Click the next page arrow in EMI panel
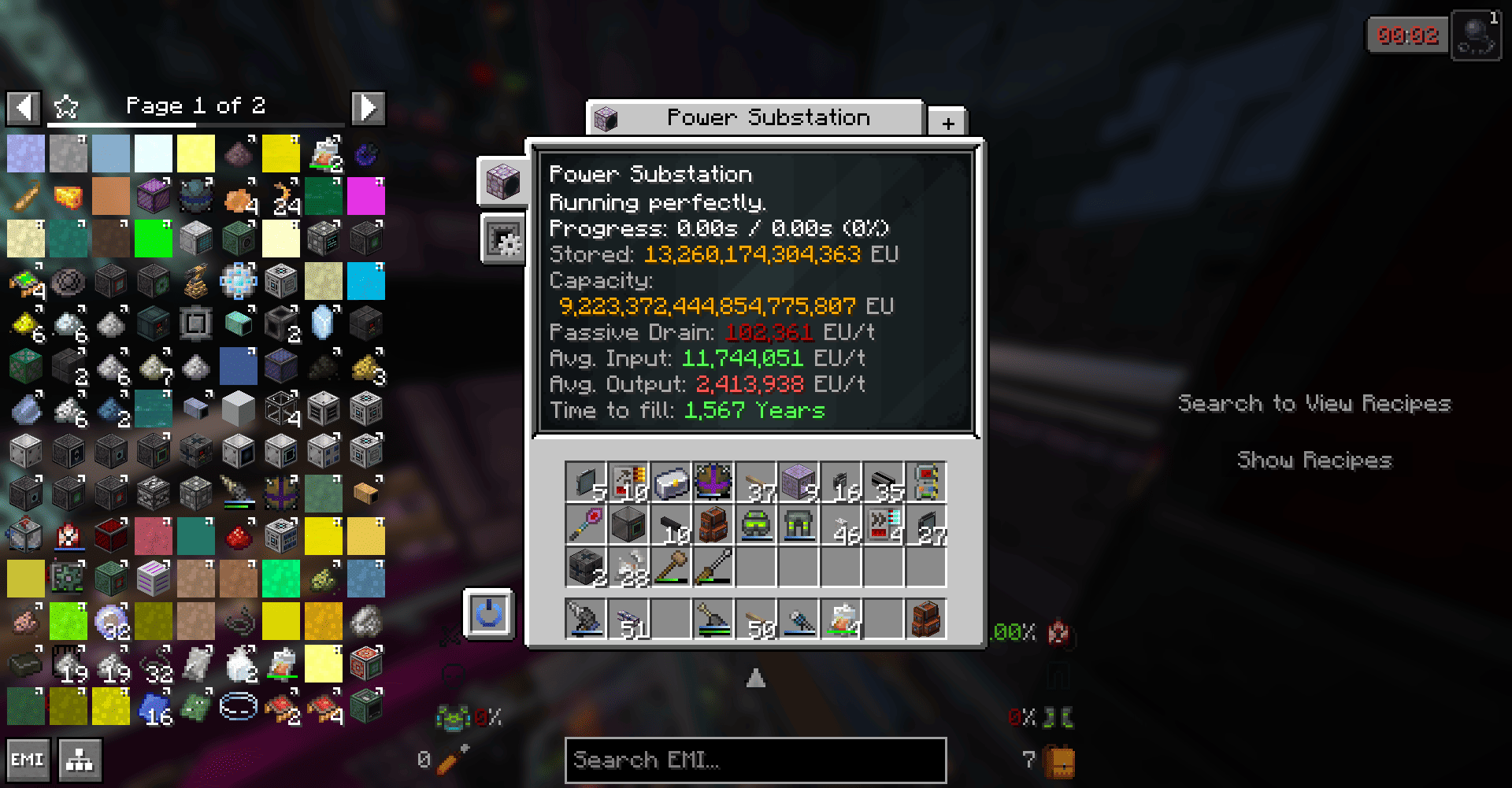Image resolution: width=1512 pixels, height=788 pixels. 368,107
